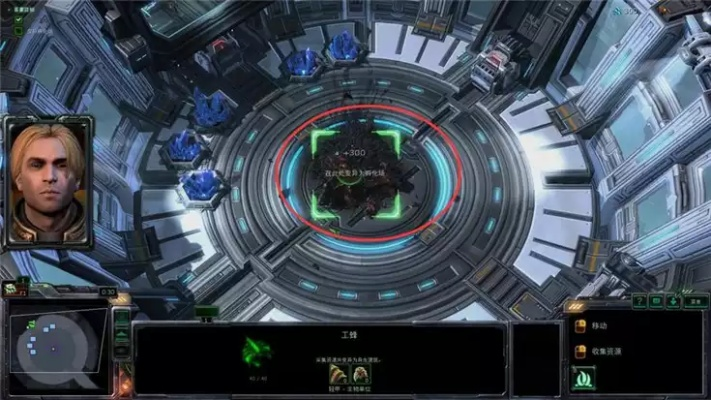Select the green drone wireframe in info panel

click(x=257, y=351)
